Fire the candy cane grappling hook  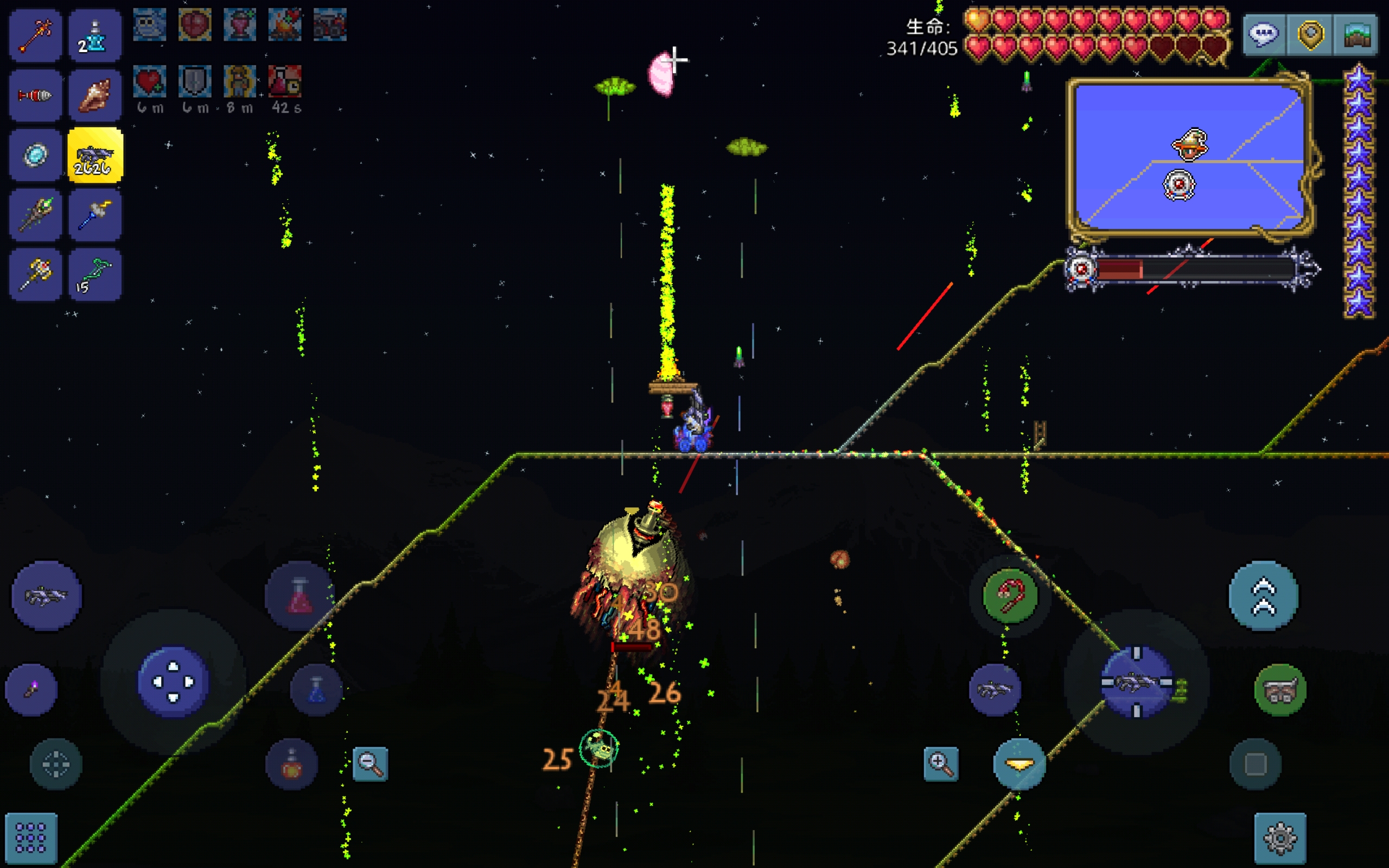point(1010,596)
